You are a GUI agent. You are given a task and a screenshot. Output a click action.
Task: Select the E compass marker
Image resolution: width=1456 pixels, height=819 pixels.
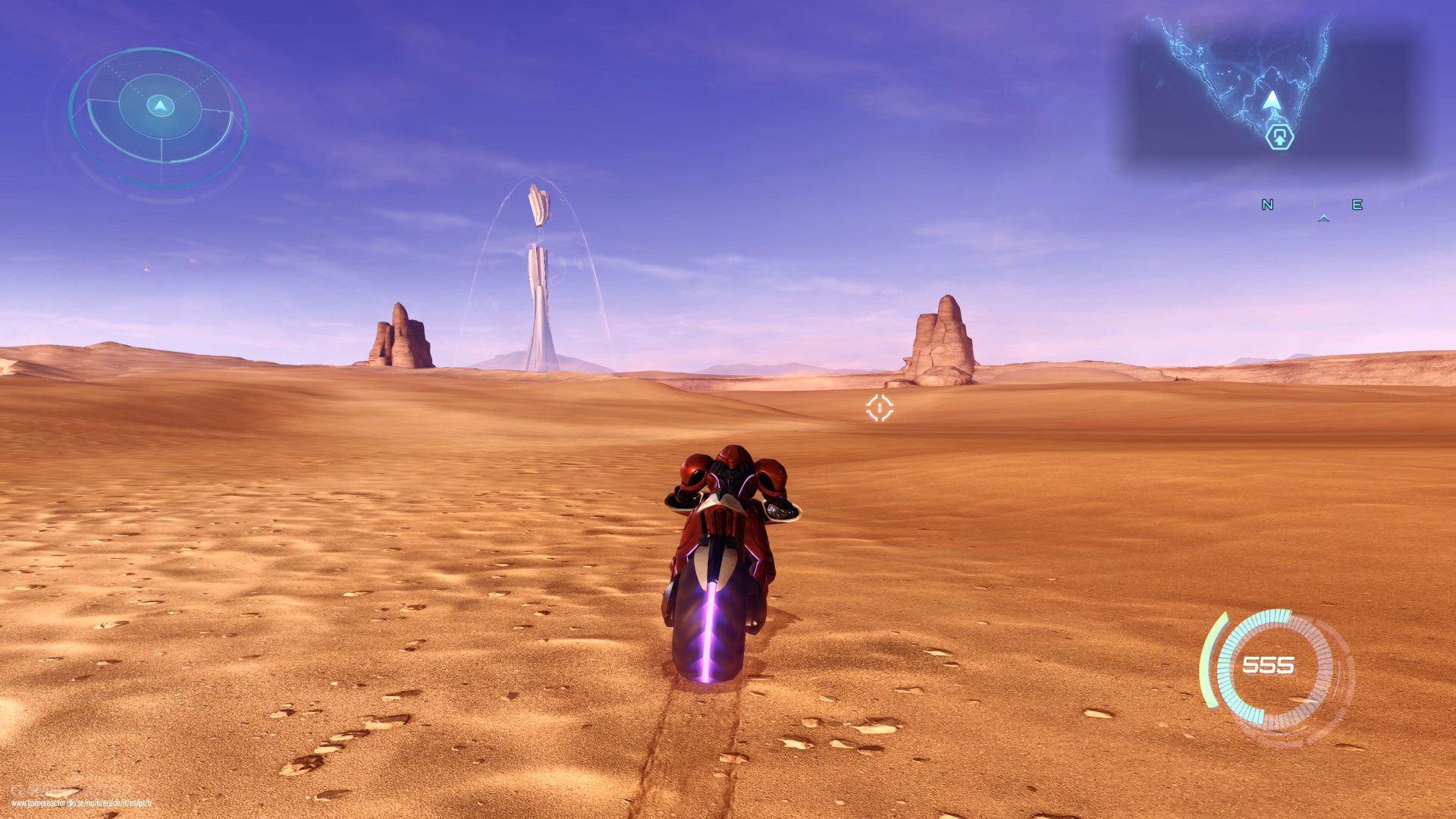[1357, 204]
